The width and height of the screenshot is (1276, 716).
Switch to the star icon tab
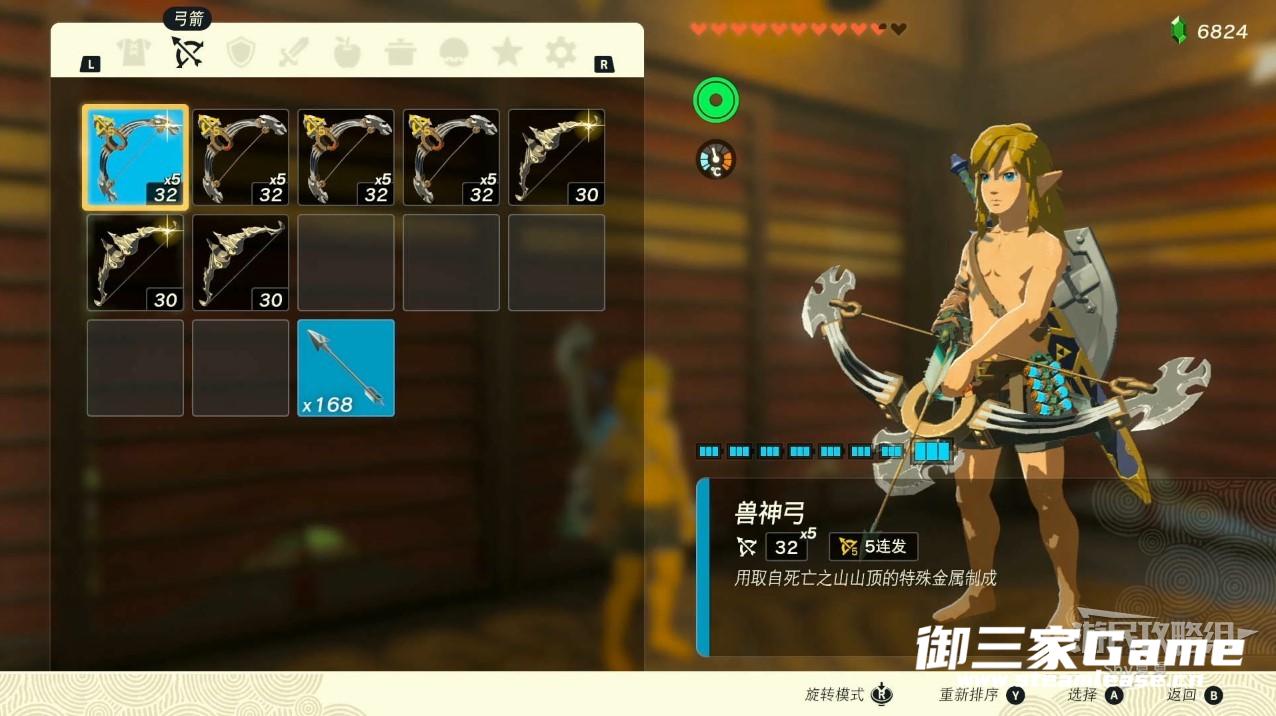(507, 52)
